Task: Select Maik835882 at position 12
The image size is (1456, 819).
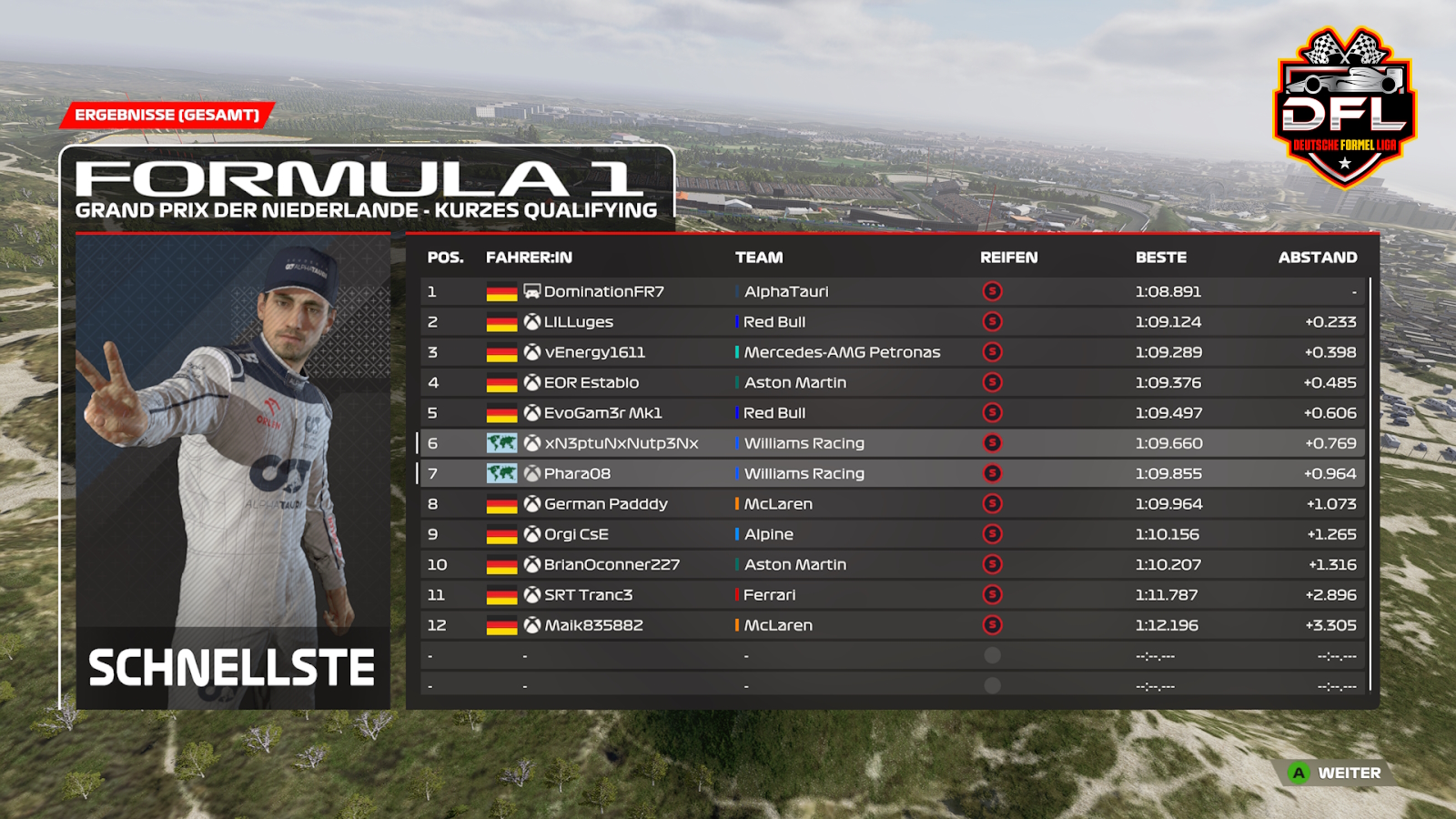Action: (x=593, y=625)
